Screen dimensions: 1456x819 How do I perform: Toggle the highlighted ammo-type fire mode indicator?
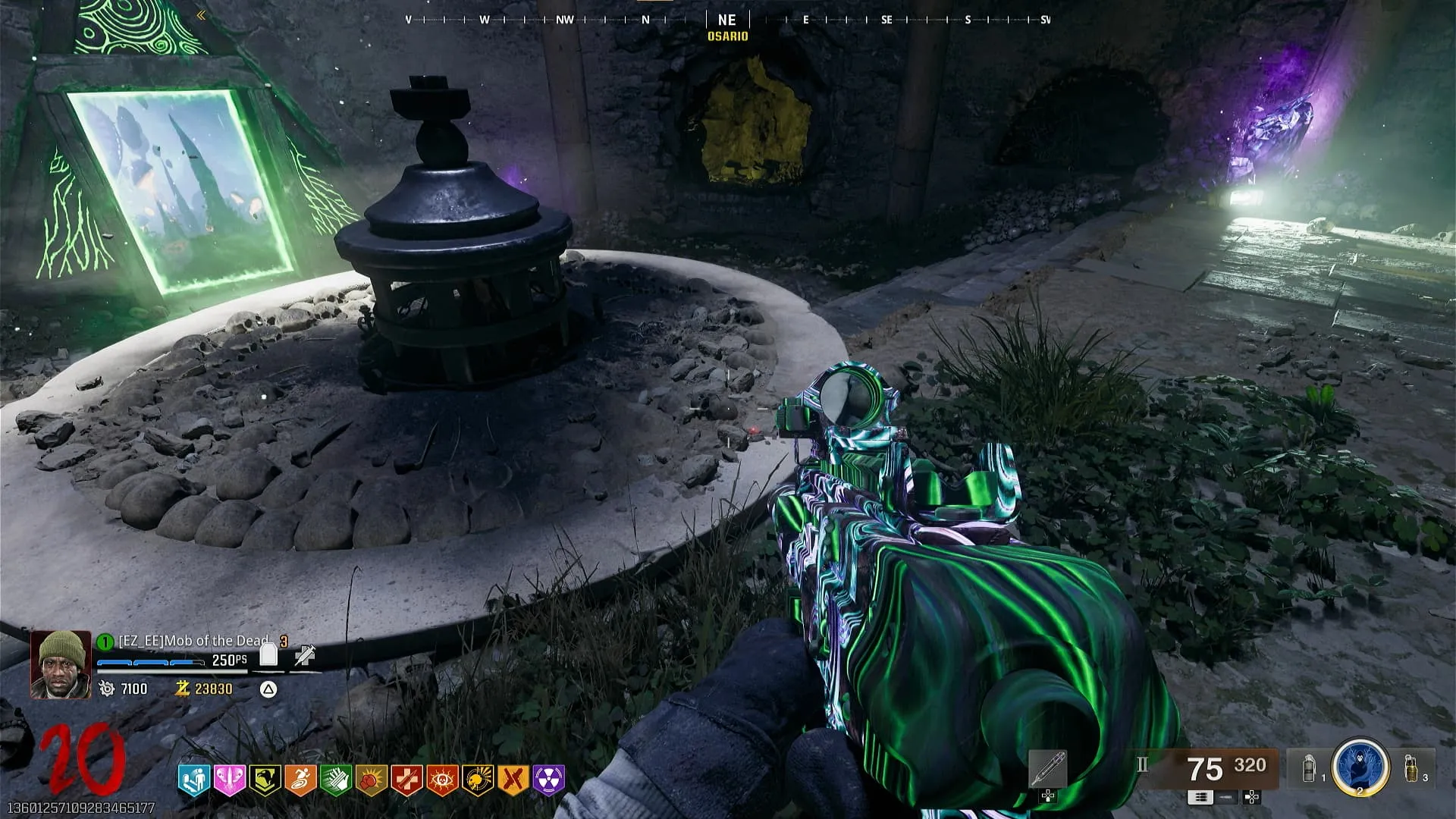(1200, 797)
